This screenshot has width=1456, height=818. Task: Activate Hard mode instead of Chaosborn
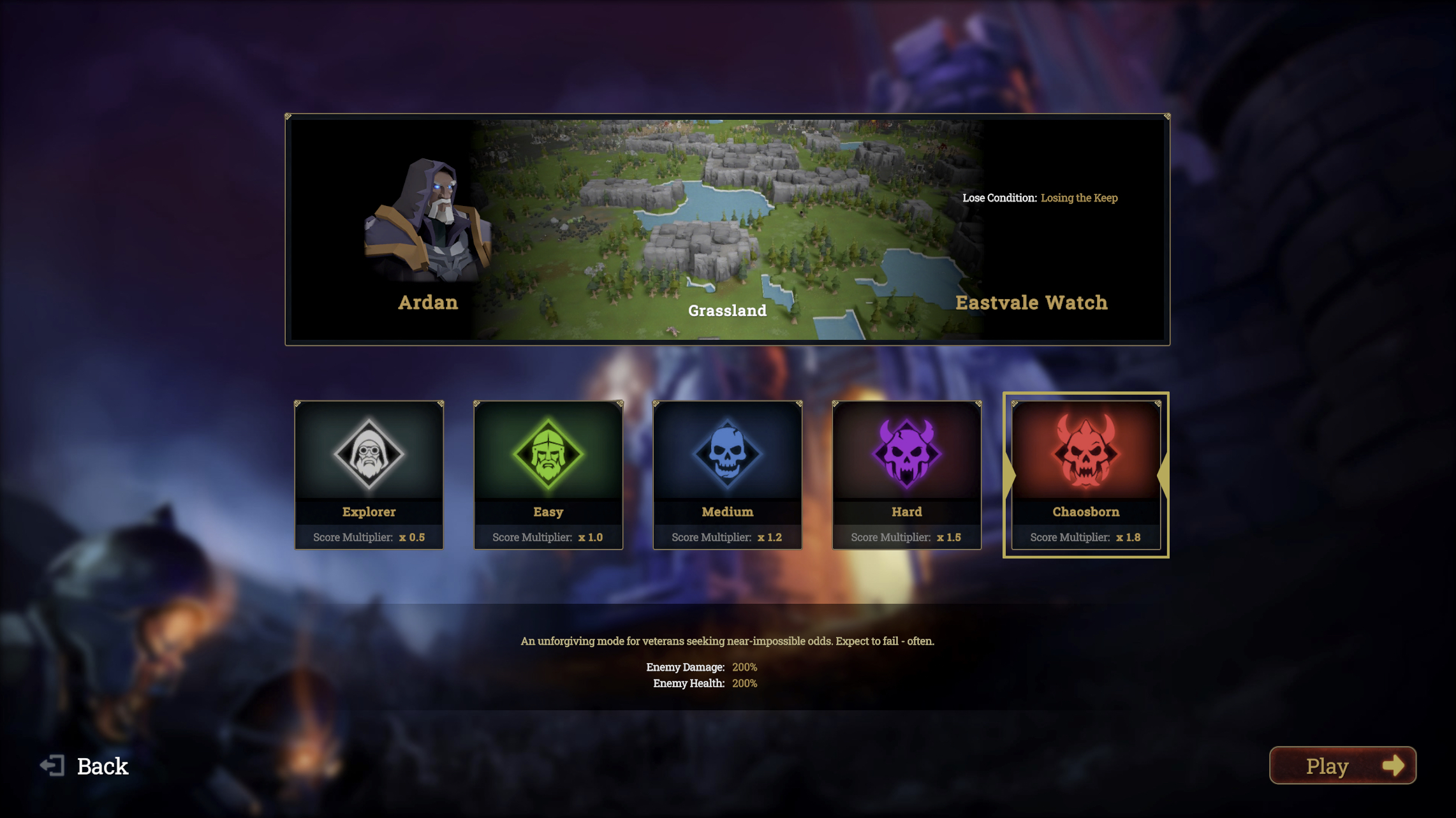click(x=907, y=475)
